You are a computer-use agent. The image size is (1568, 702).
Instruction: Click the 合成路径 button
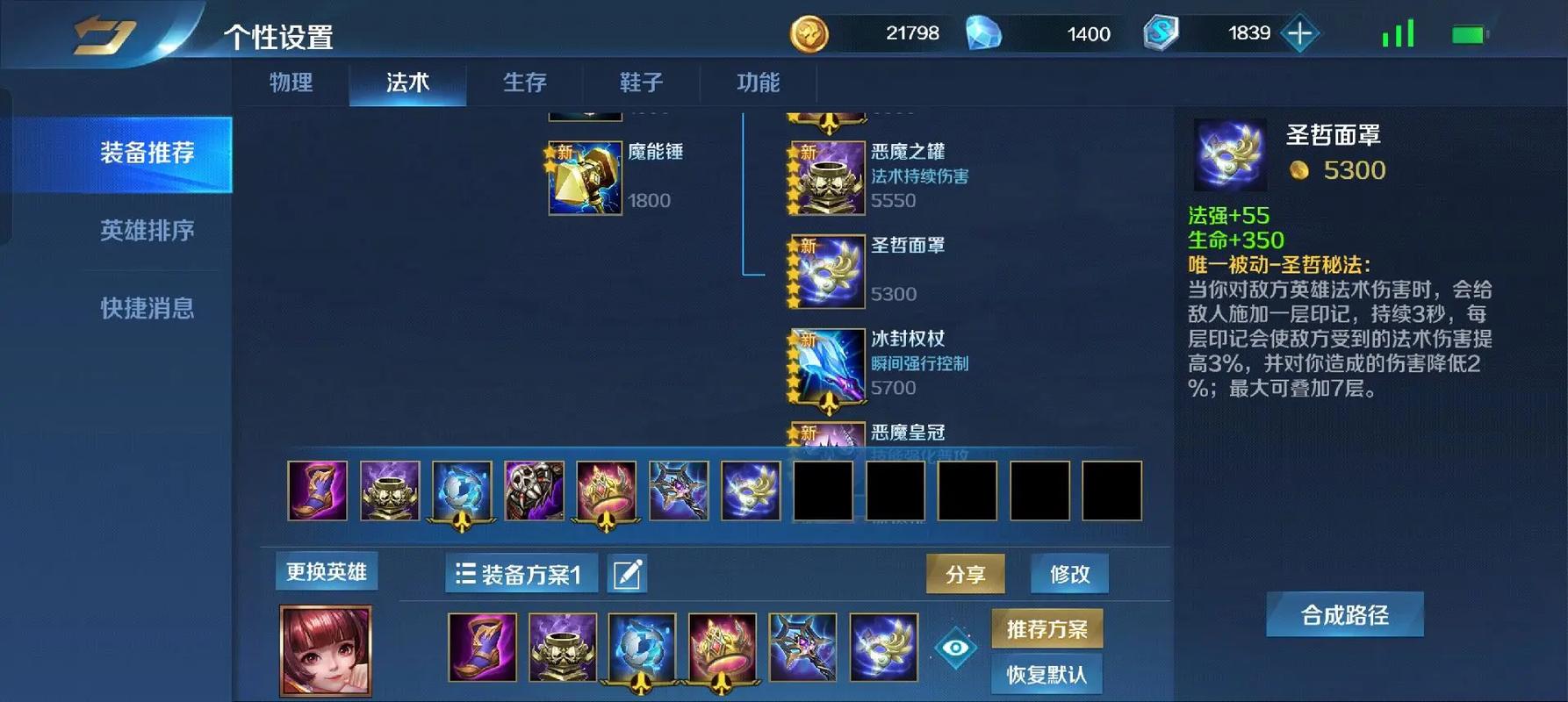[x=1346, y=615]
